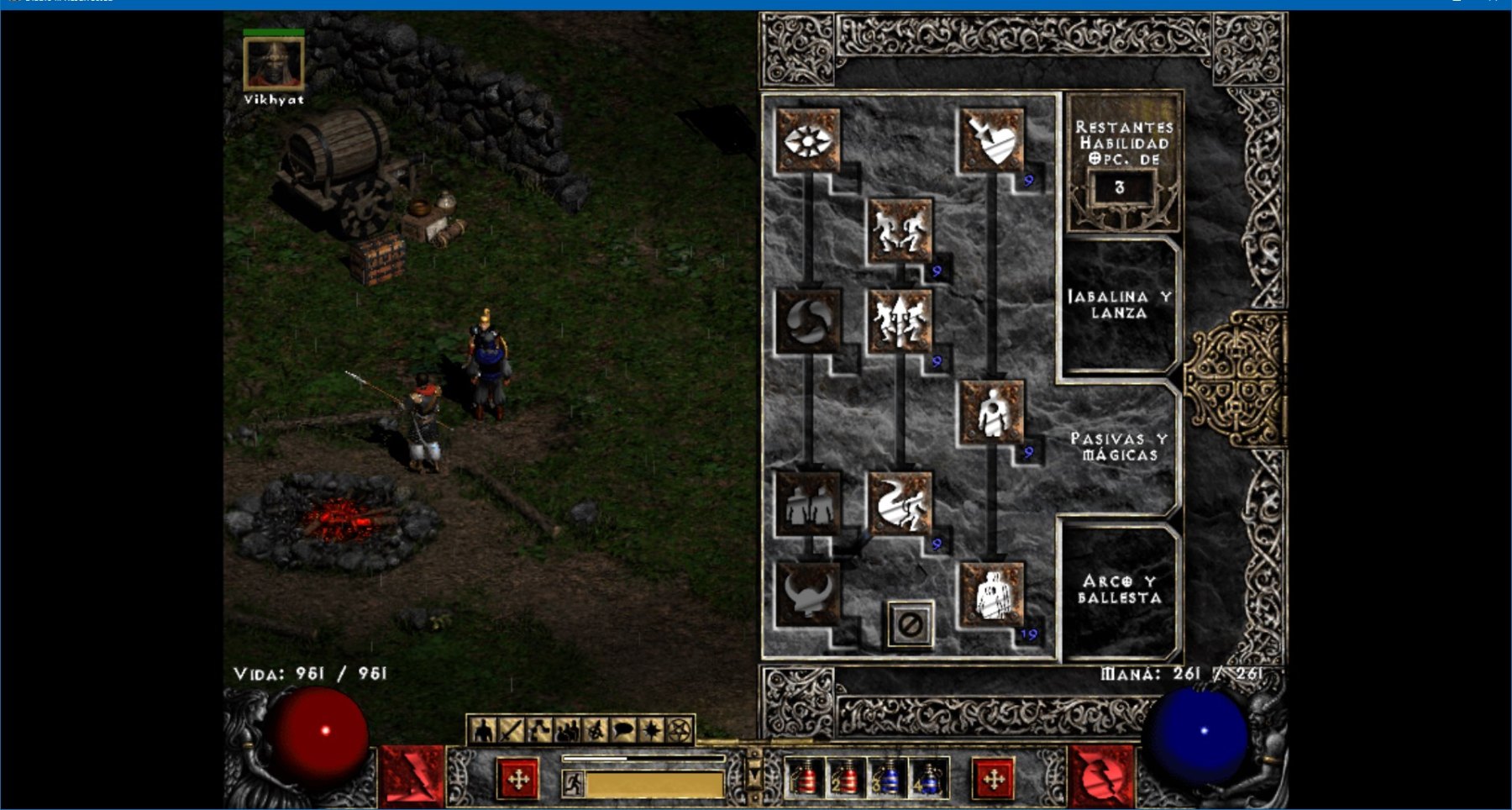
Task: Open the character sheet from mini-menu
Action: 483,731
